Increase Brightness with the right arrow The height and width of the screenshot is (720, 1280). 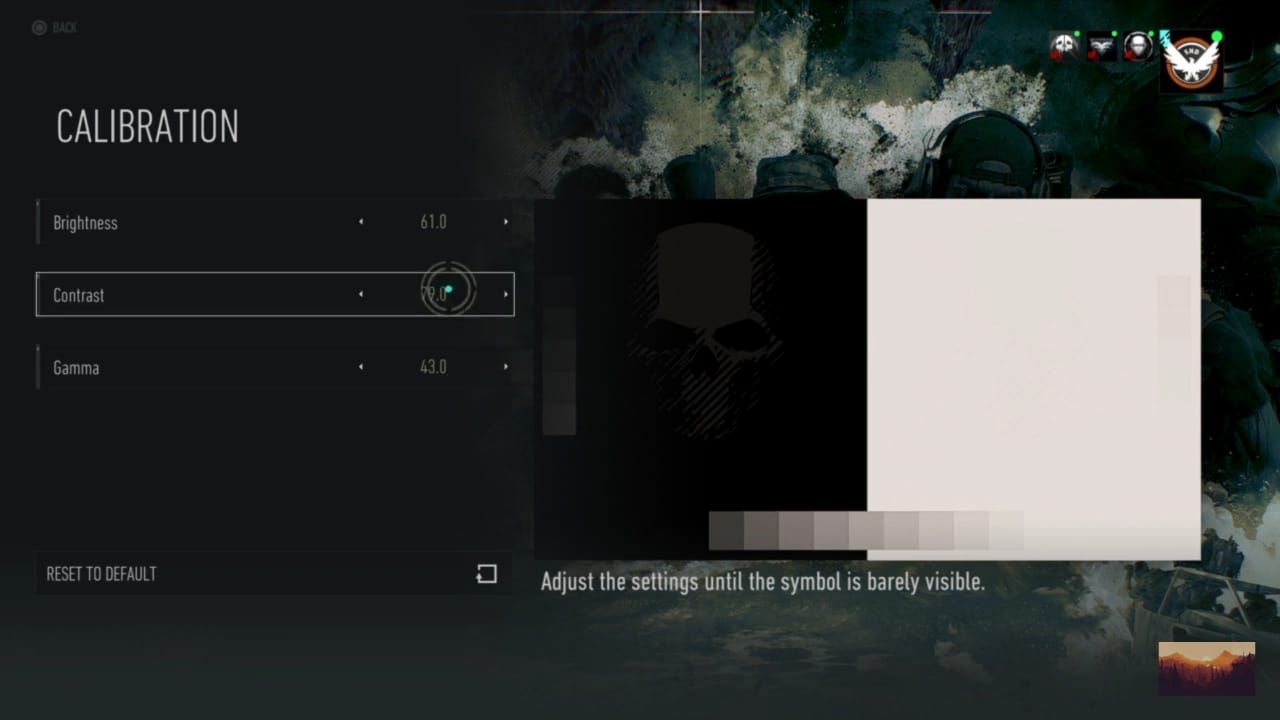[x=506, y=222]
